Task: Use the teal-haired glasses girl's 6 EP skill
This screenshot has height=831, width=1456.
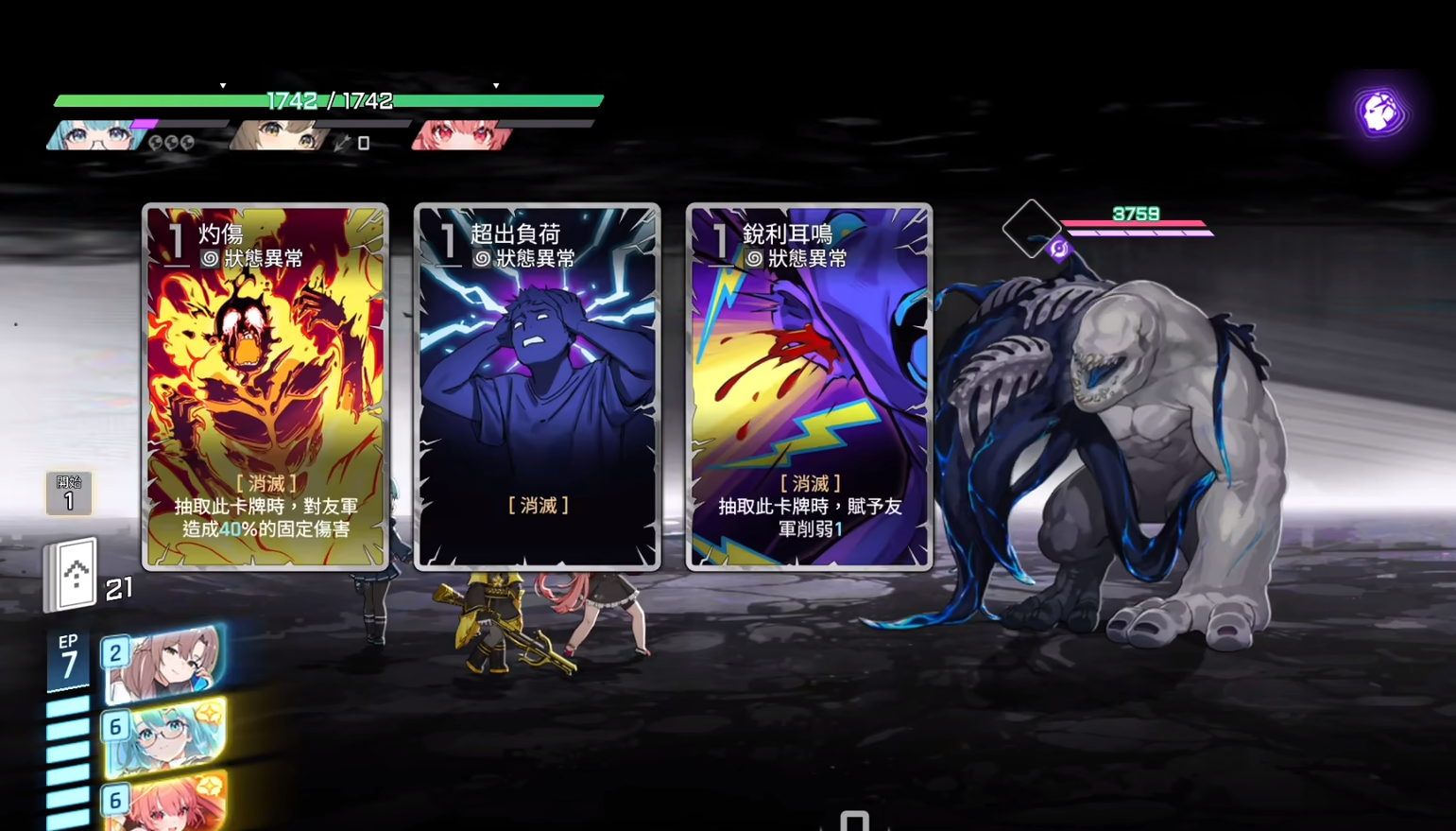Action: click(x=166, y=734)
